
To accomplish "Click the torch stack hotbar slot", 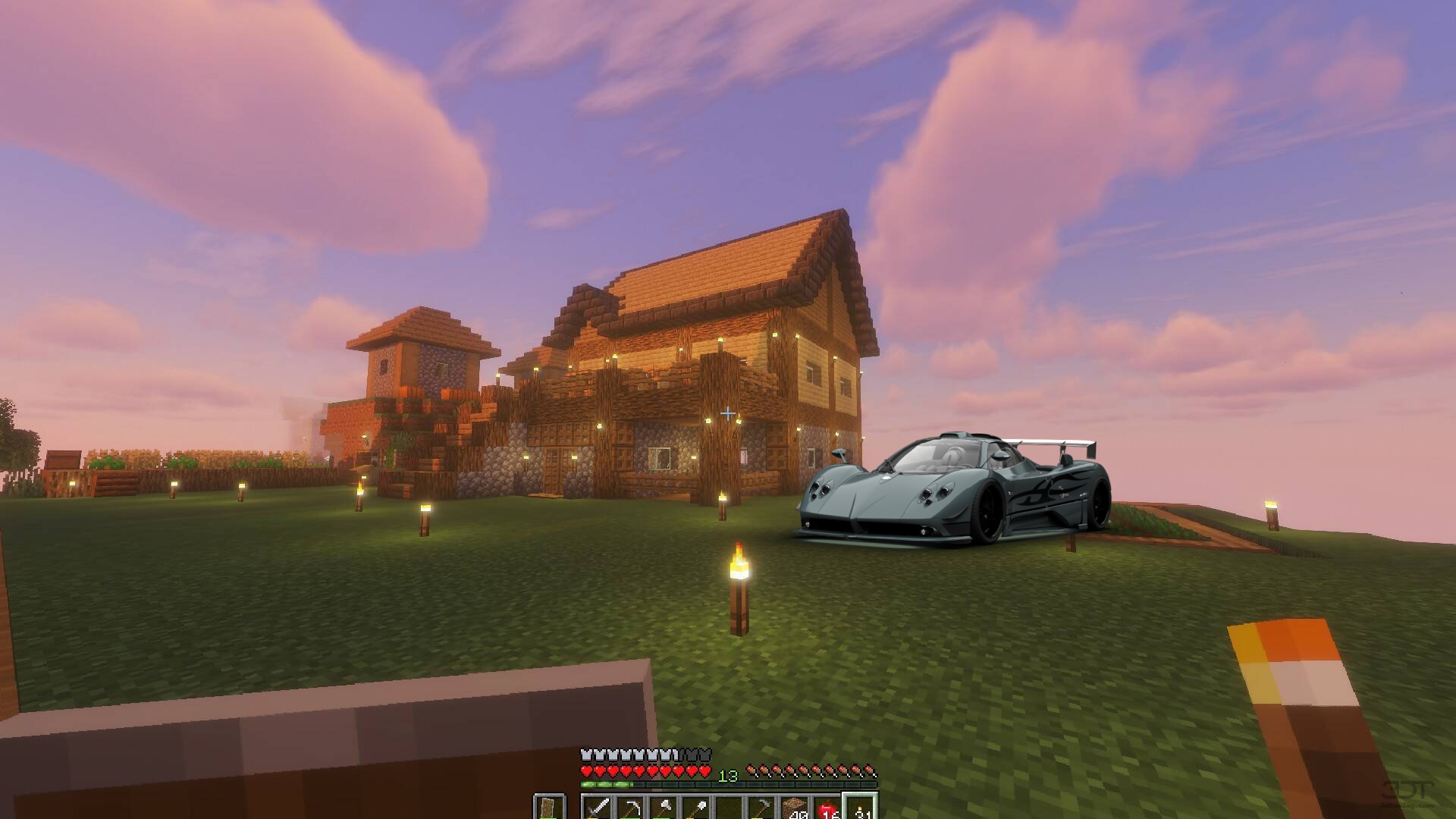I will tap(860, 807).
